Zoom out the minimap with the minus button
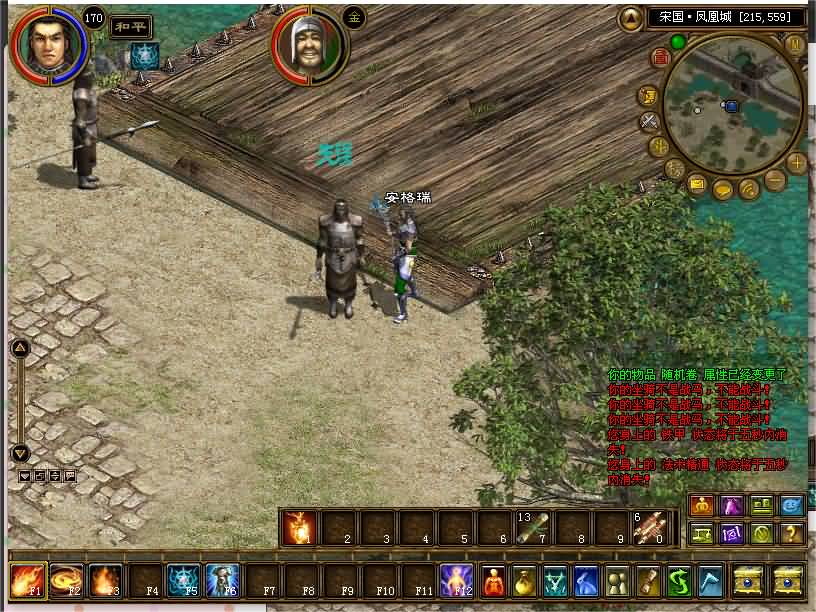The height and width of the screenshot is (612, 816). [775, 181]
